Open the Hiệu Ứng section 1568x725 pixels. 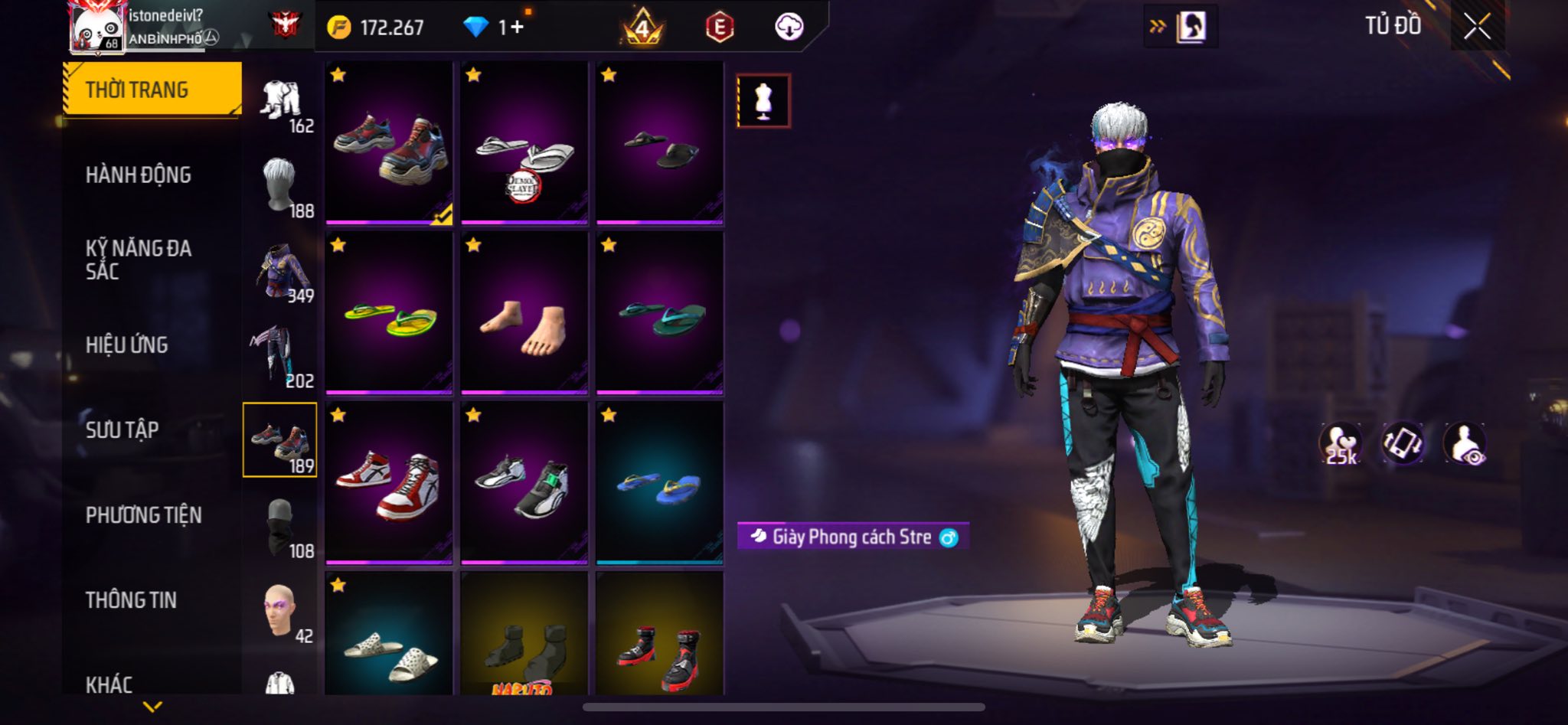point(127,345)
